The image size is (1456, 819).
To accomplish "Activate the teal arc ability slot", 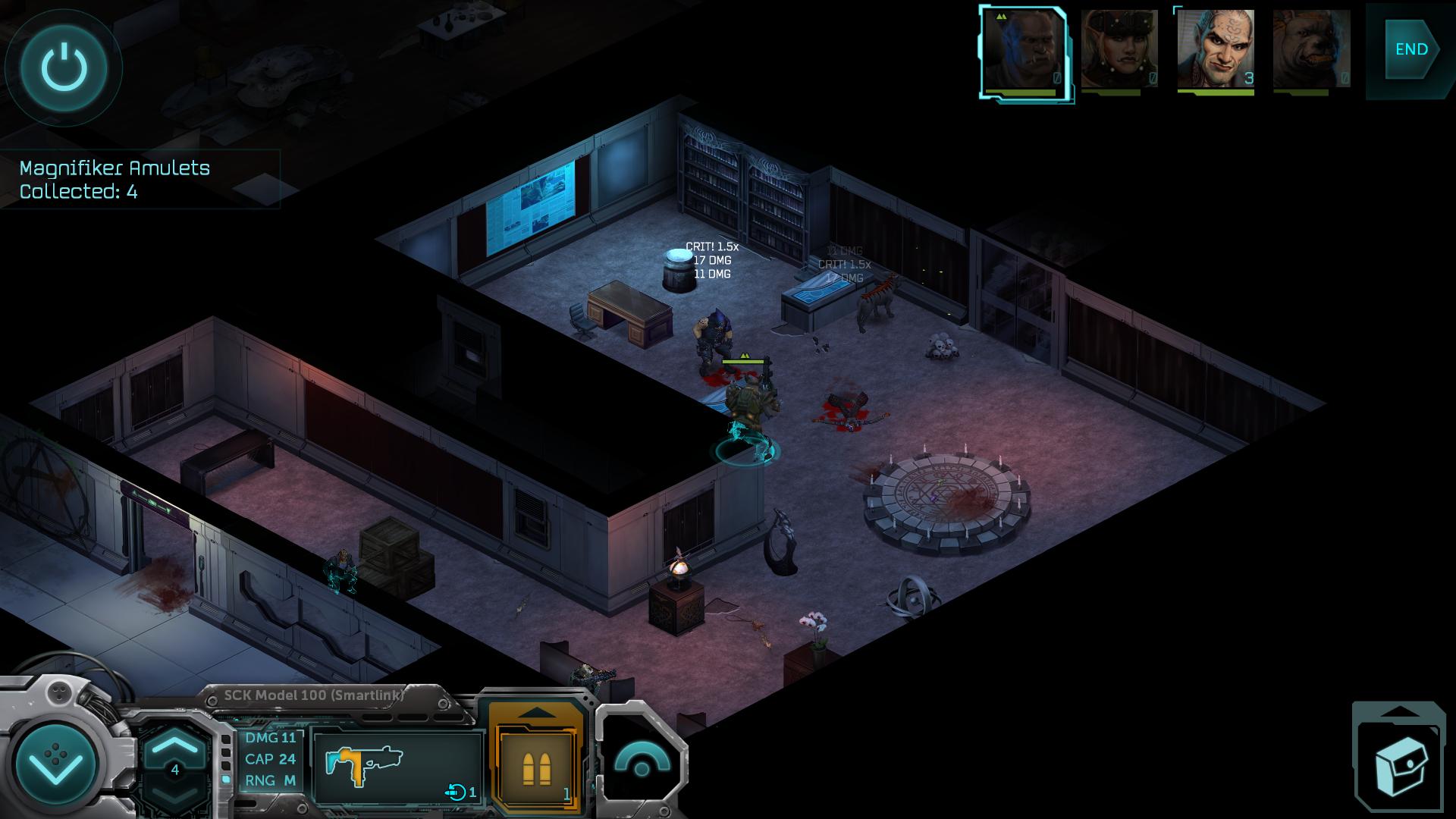I will point(642,762).
